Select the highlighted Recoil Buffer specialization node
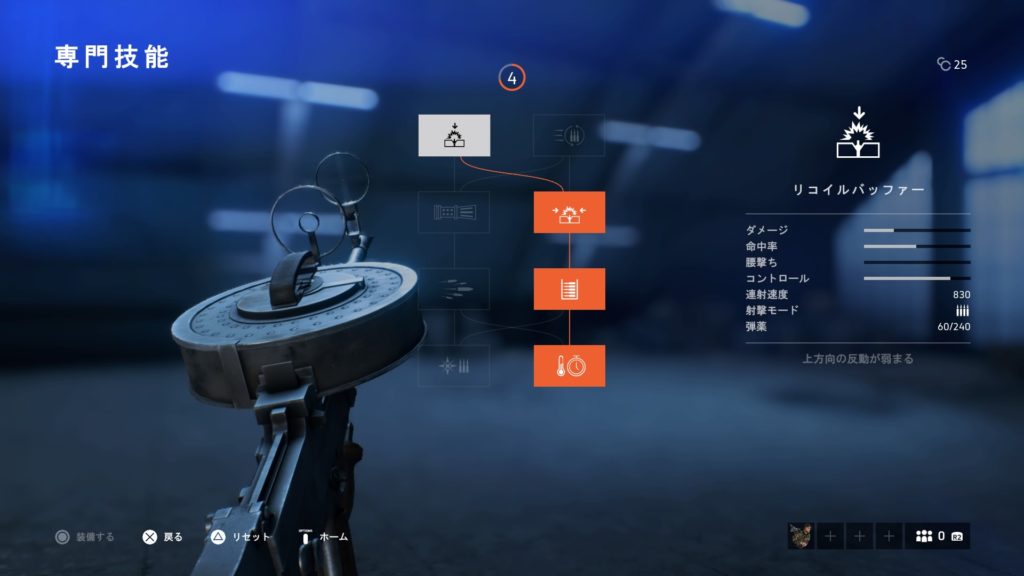 [454, 135]
